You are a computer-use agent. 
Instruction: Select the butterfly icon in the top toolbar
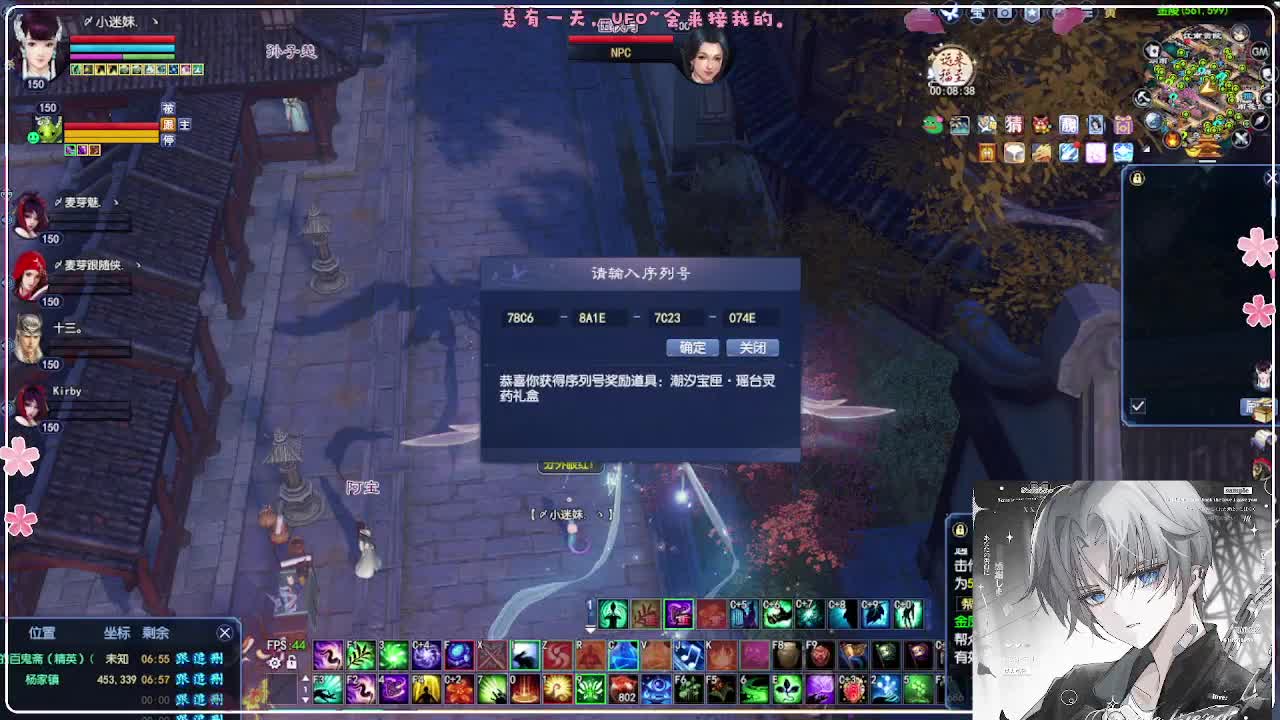[950, 13]
